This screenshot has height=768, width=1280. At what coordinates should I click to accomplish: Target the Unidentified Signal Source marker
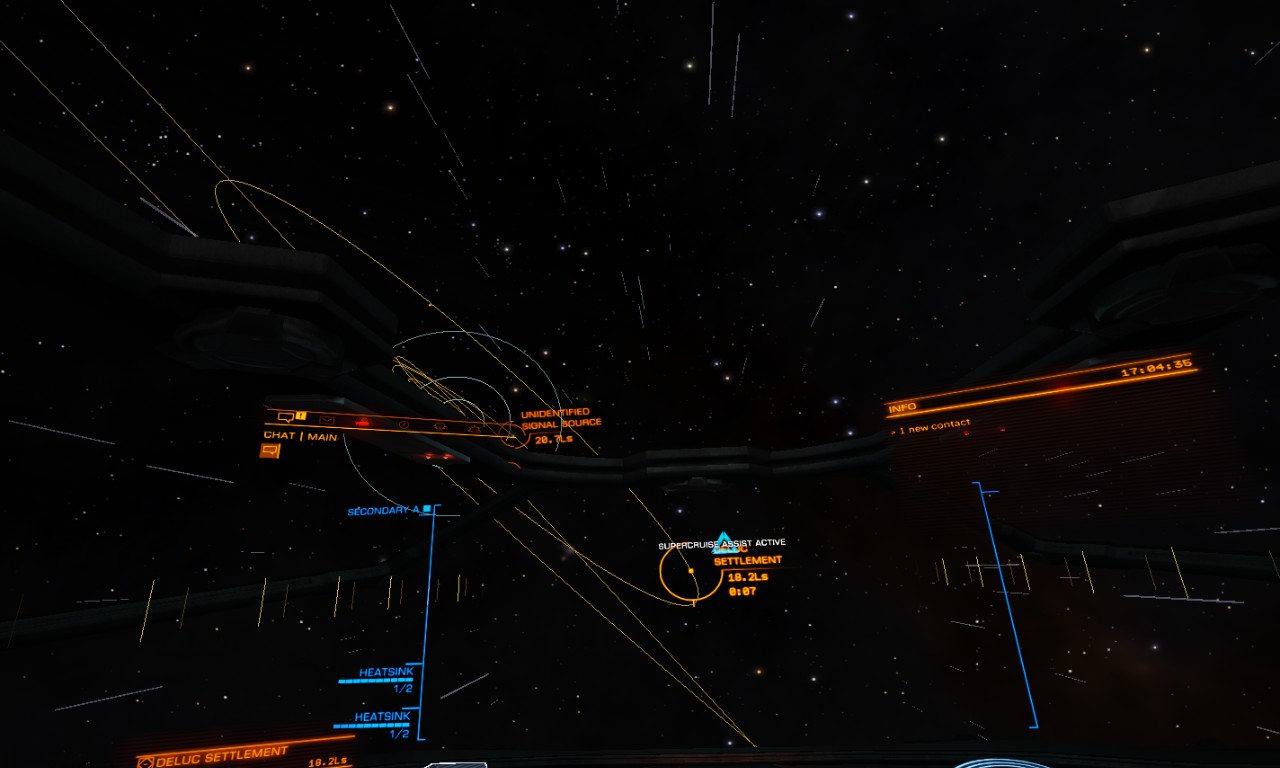pyautogui.click(x=512, y=435)
